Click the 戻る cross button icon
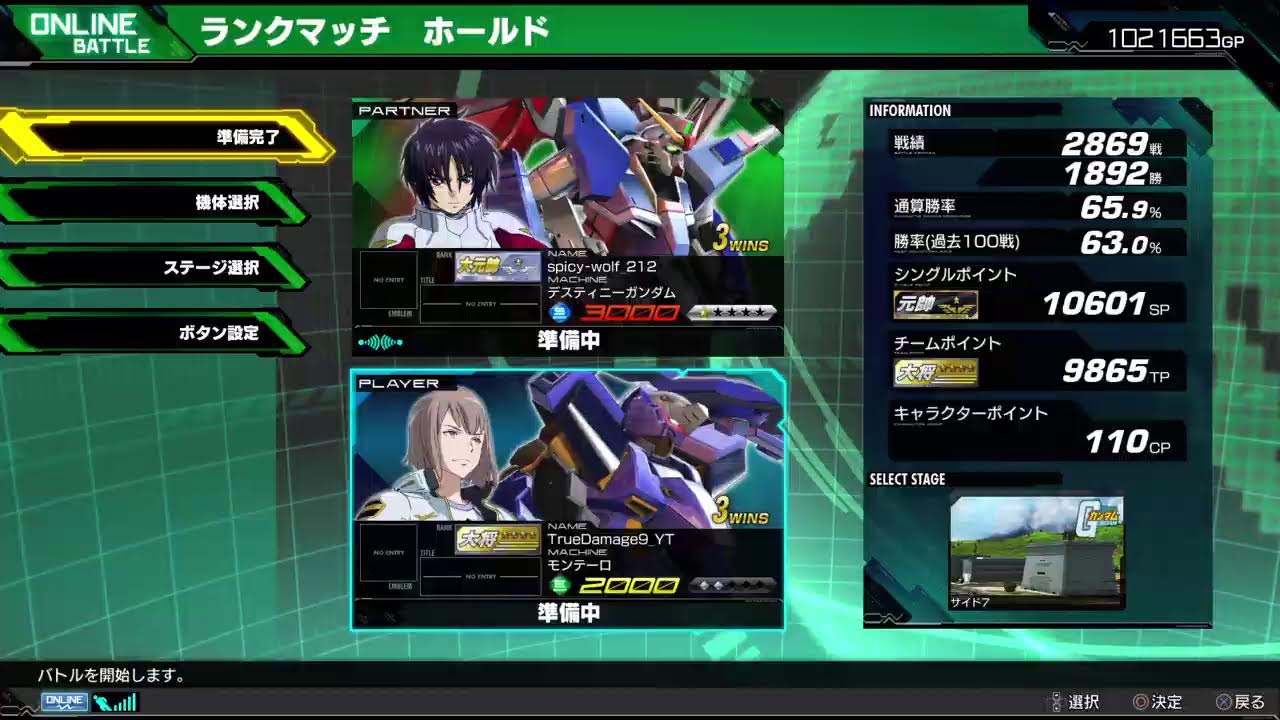 pos(1225,702)
